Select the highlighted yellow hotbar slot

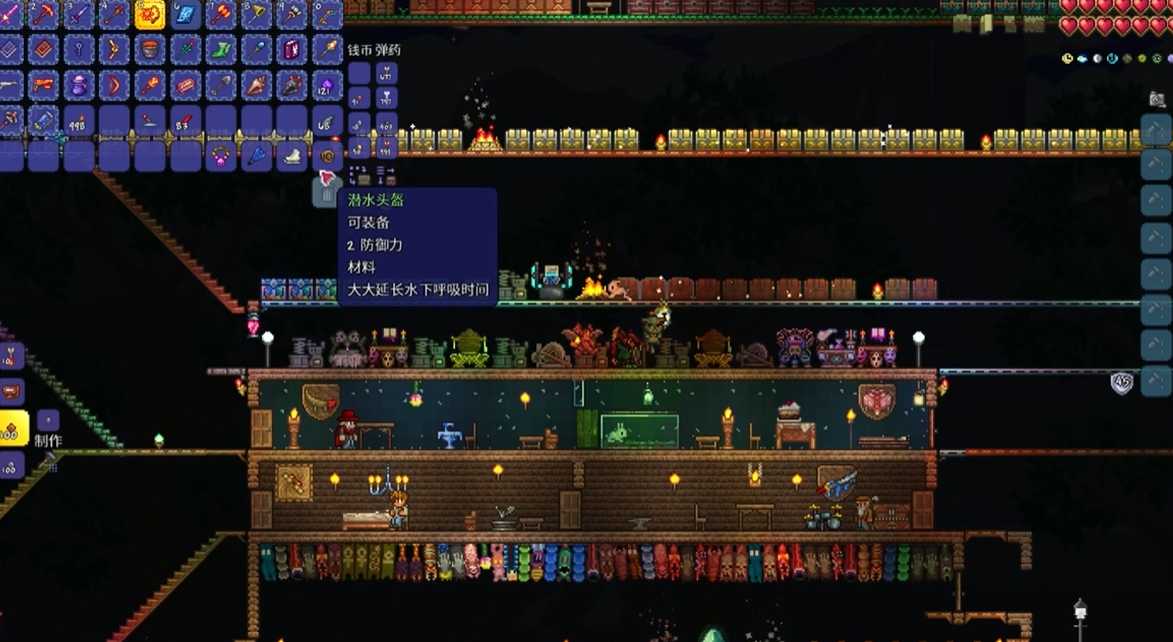149,13
